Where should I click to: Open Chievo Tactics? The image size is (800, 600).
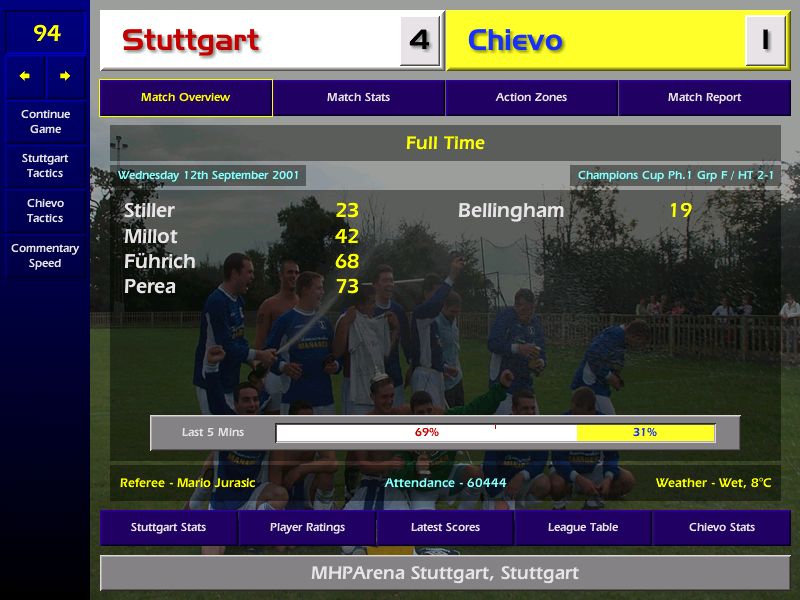[45, 210]
